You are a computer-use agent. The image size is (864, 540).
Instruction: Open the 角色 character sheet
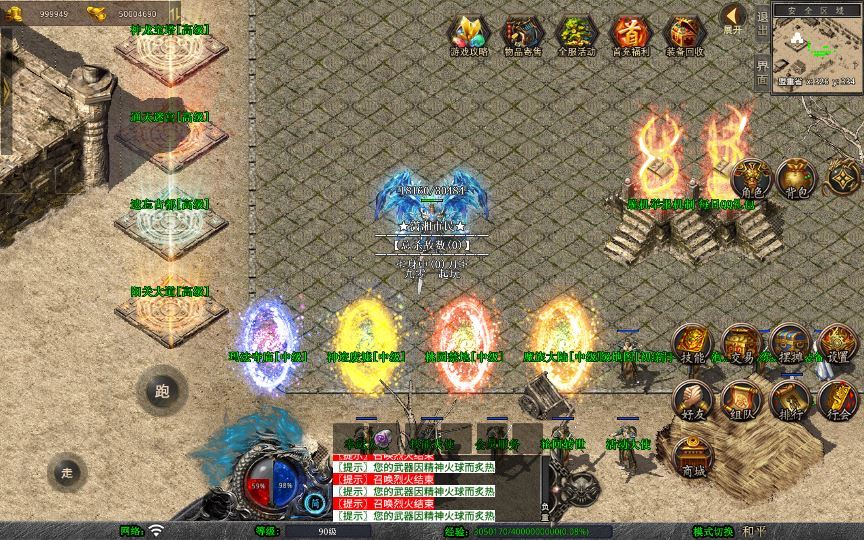[x=751, y=180]
